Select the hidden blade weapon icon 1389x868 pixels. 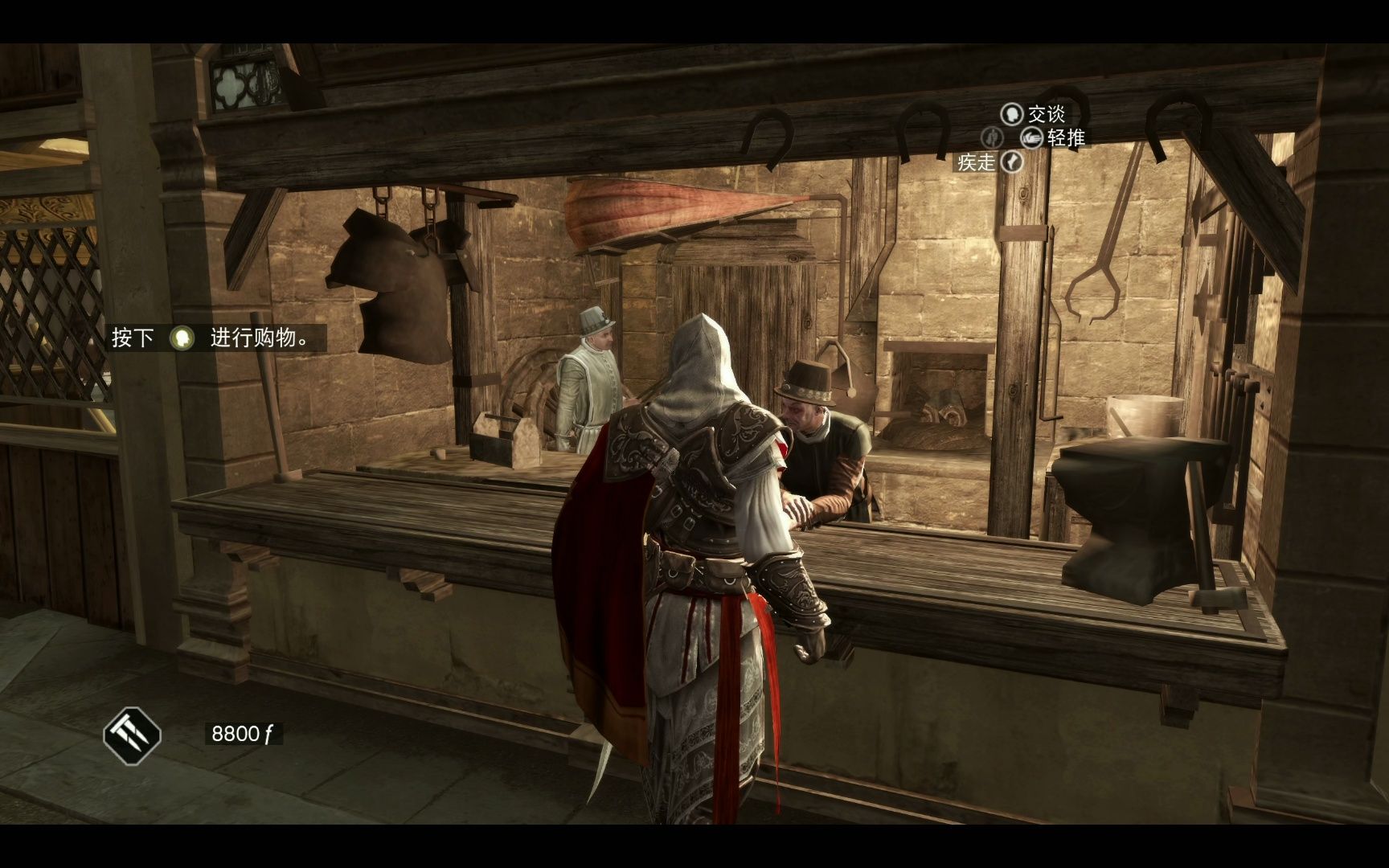pos(132,735)
